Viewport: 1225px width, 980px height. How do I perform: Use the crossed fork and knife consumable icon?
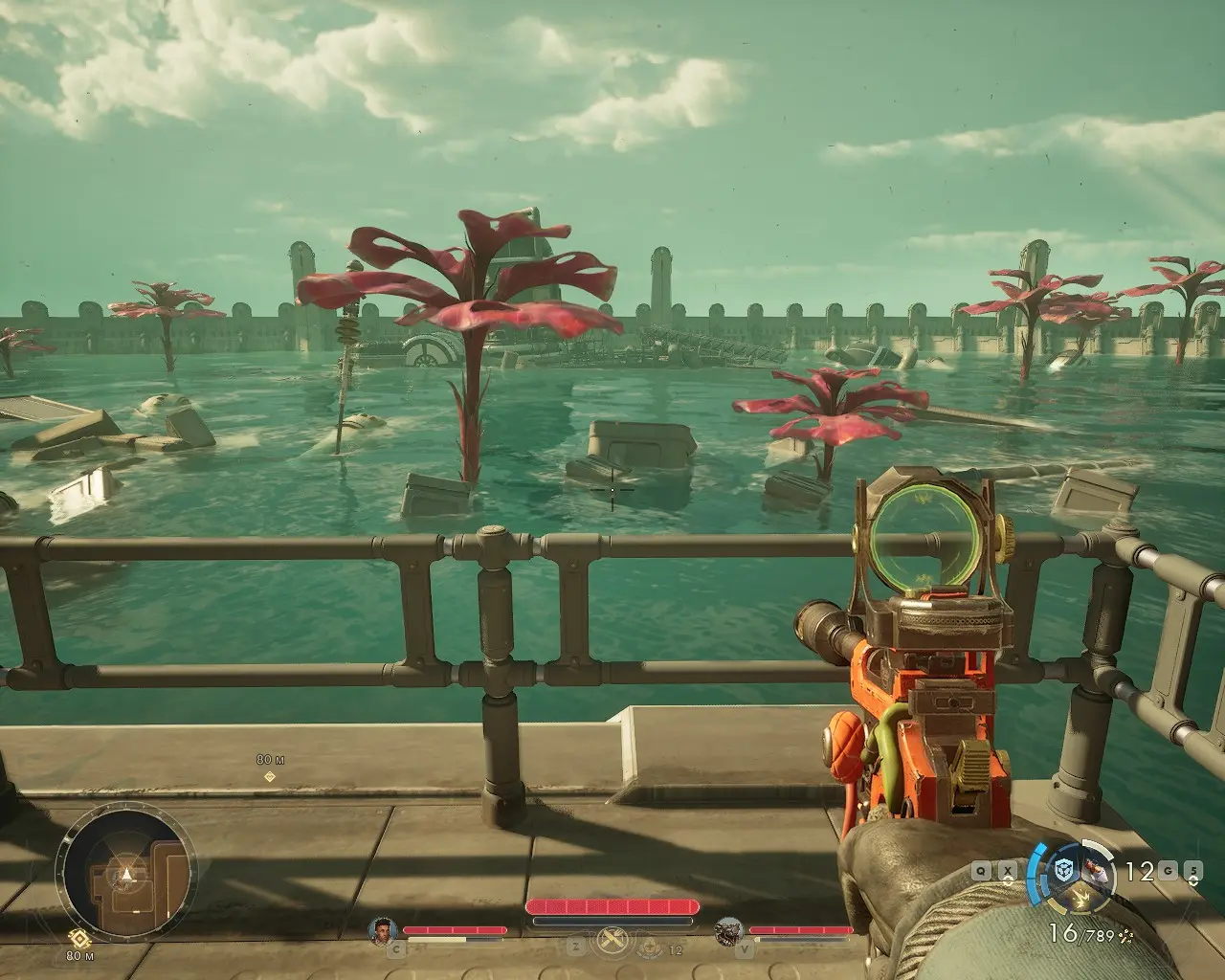[611, 942]
